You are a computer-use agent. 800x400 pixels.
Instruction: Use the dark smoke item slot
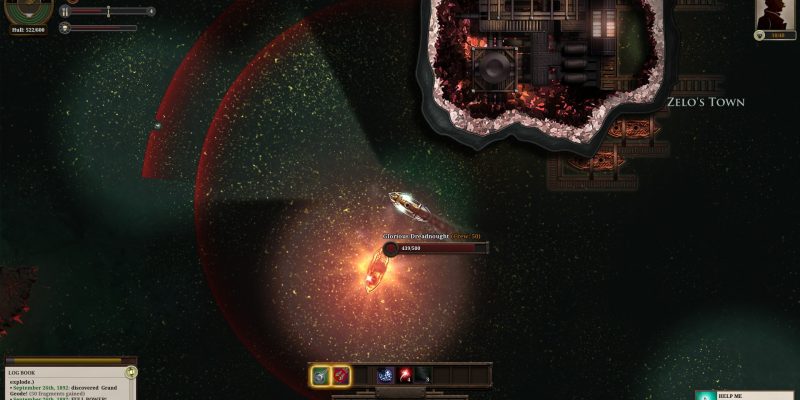(x=424, y=376)
